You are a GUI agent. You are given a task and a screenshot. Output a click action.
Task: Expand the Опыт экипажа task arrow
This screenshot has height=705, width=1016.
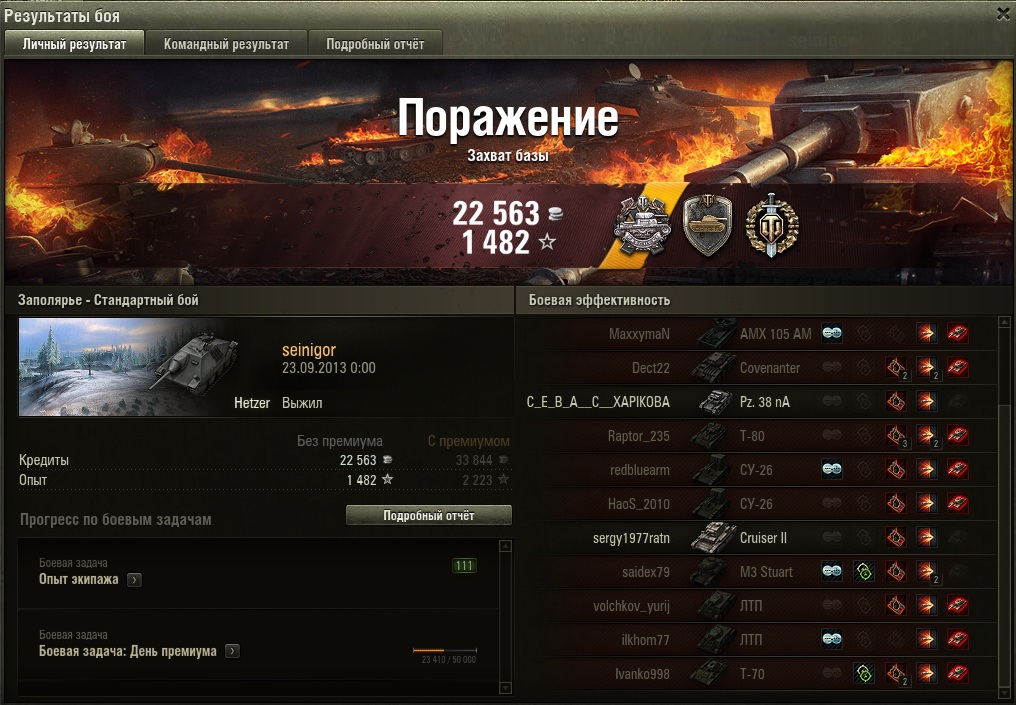coord(134,580)
